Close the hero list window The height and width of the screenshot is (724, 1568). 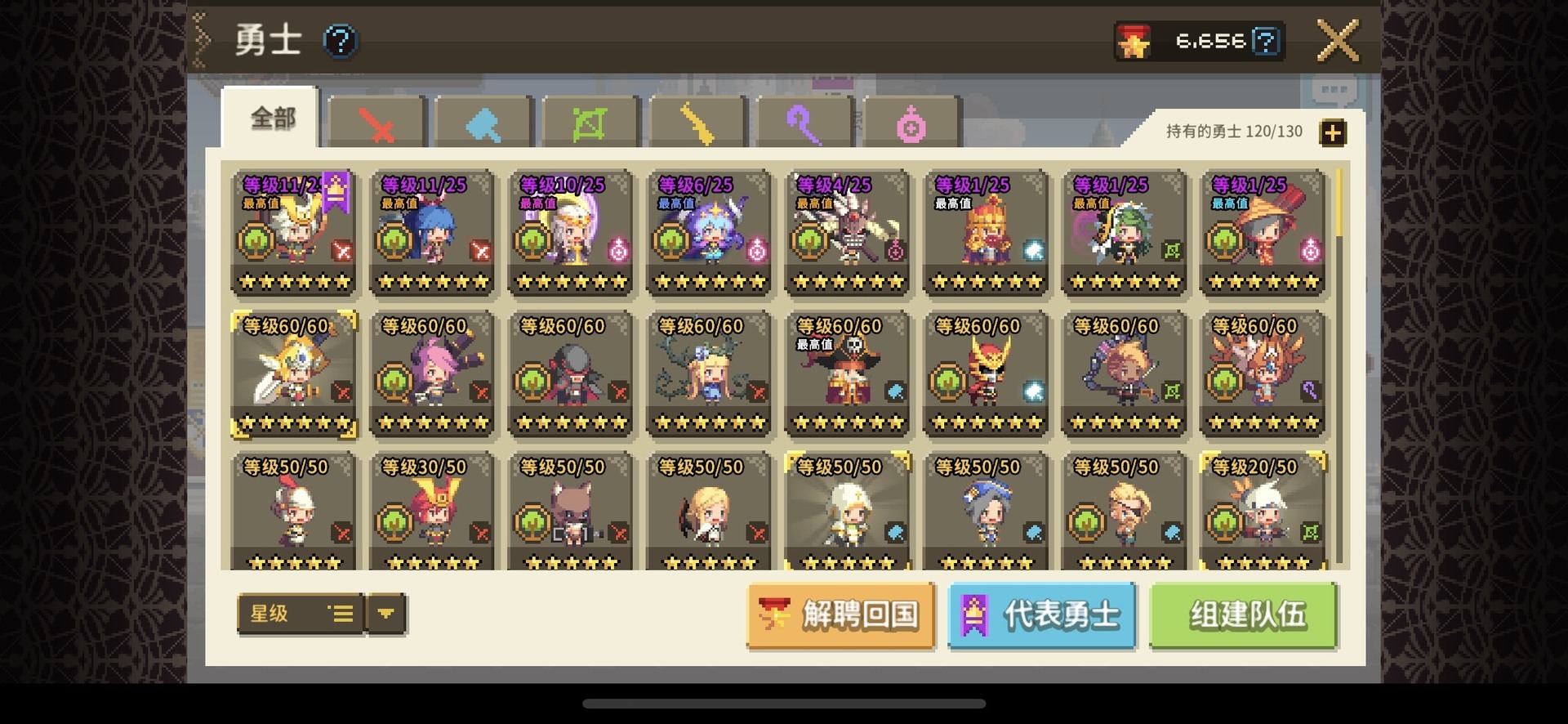tap(1338, 41)
